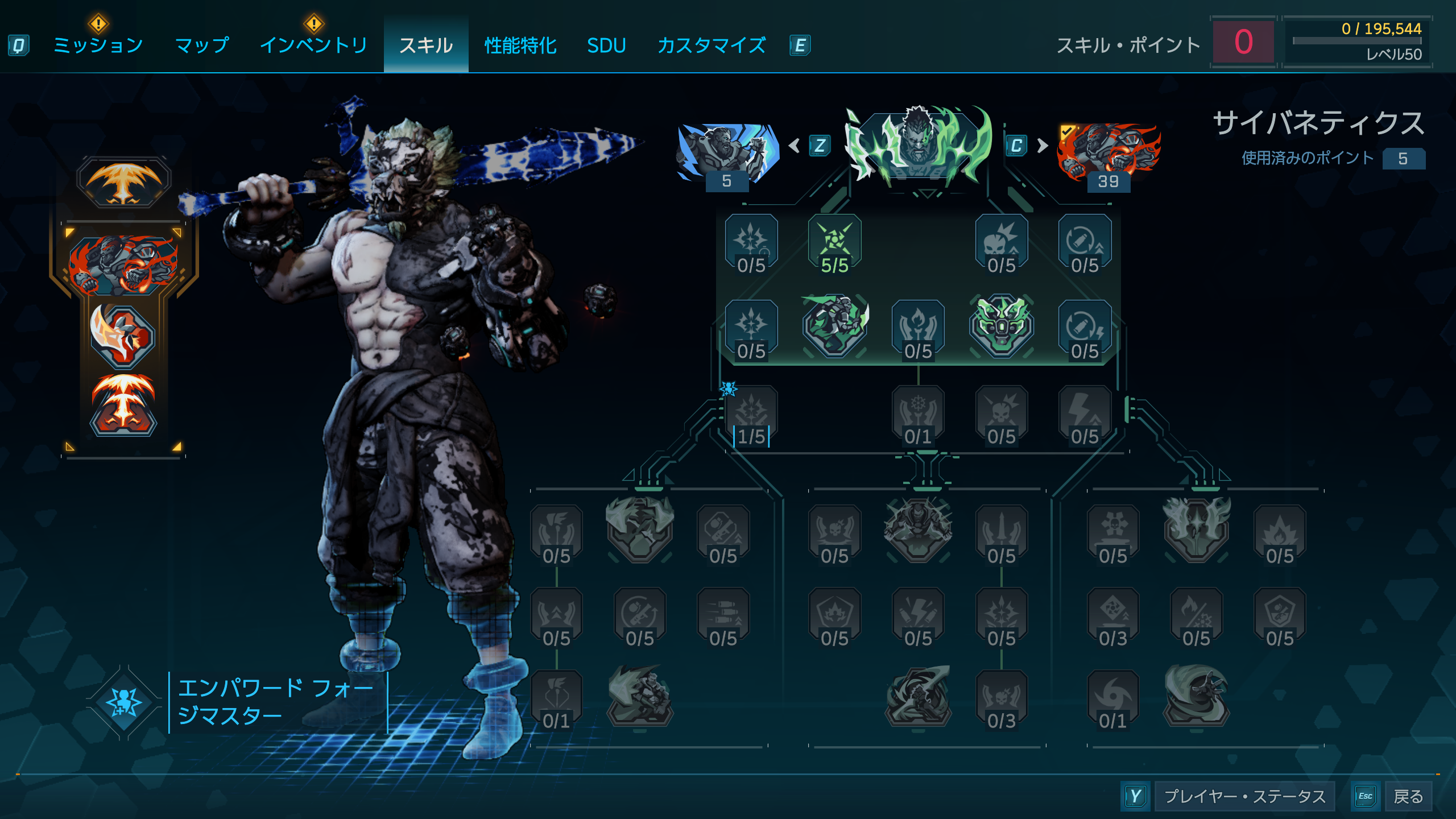This screenshot has height=819, width=1456.
Task: Choose the orange winged emblem at top left
Action: (x=123, y=183)
